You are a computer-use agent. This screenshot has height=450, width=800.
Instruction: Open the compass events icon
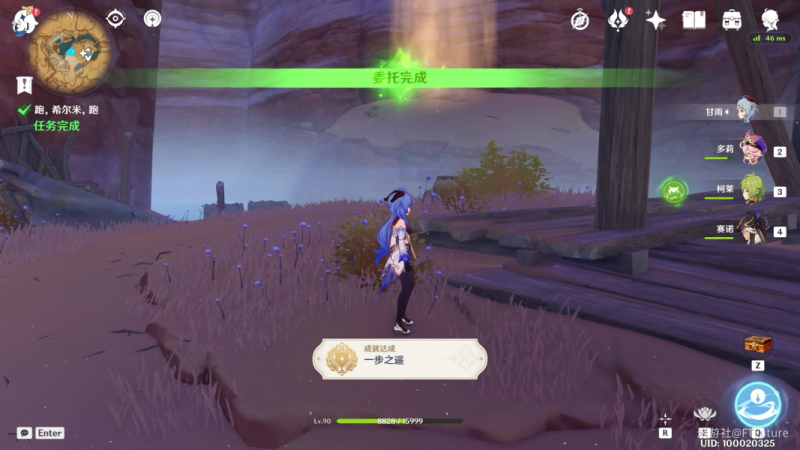(x=580, y=19)
